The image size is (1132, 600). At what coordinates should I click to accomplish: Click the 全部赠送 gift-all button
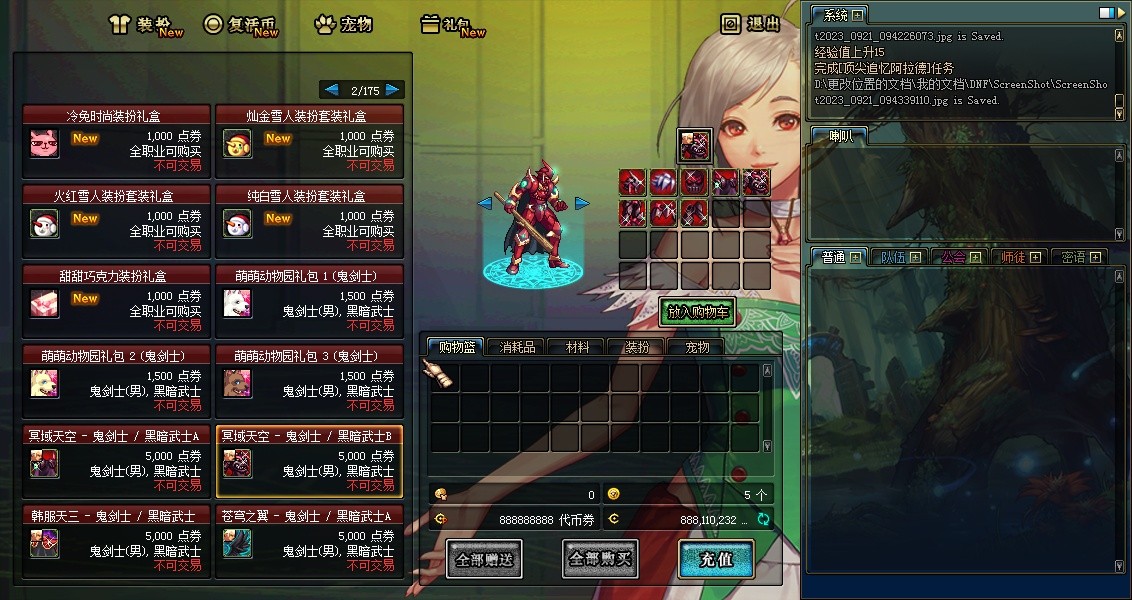click(485, 559)
